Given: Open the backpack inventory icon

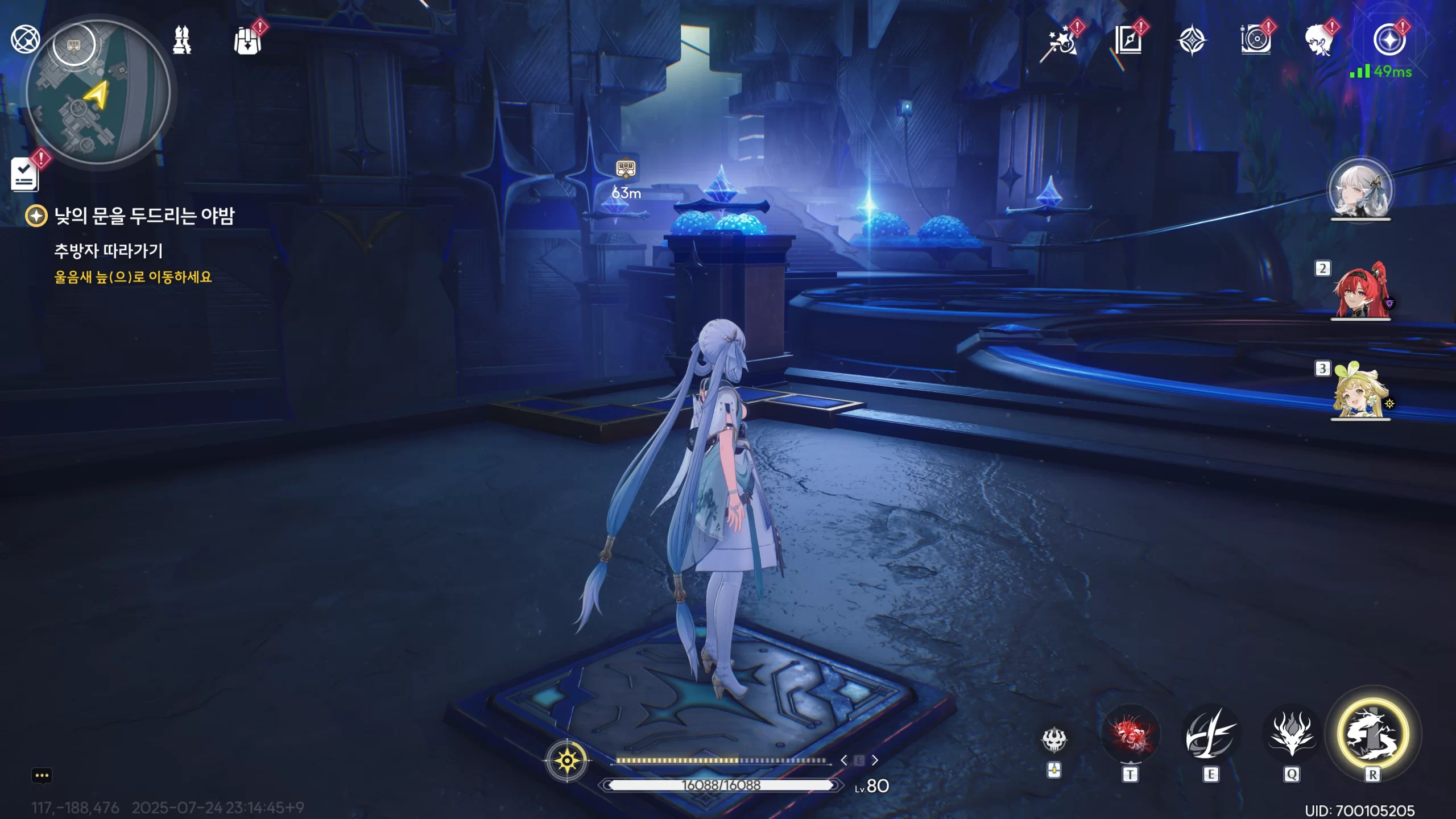Looking at the screenshot, I should [248, 40].
